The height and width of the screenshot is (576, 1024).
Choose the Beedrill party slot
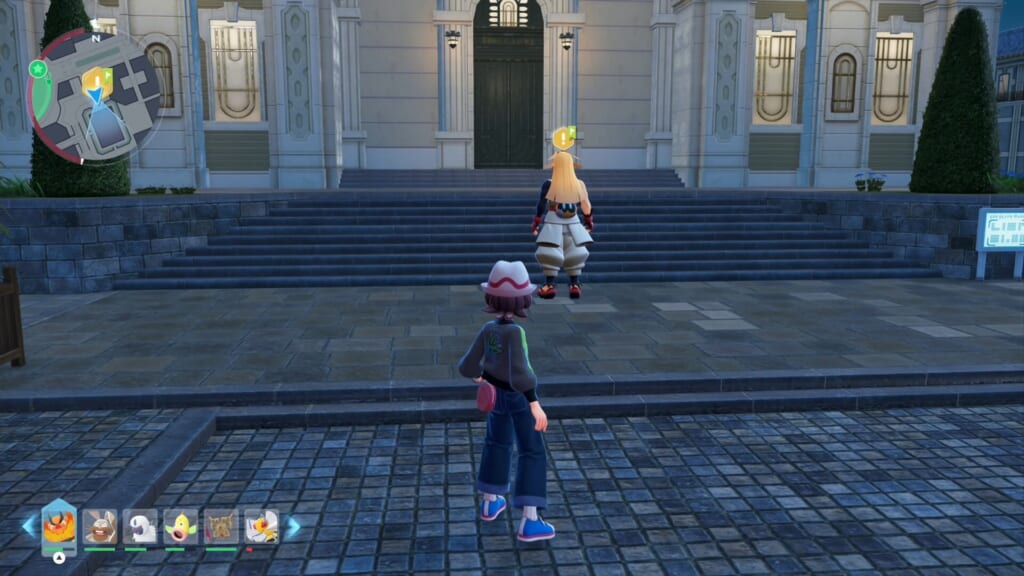pyautogui.click(x=261, y=526)
